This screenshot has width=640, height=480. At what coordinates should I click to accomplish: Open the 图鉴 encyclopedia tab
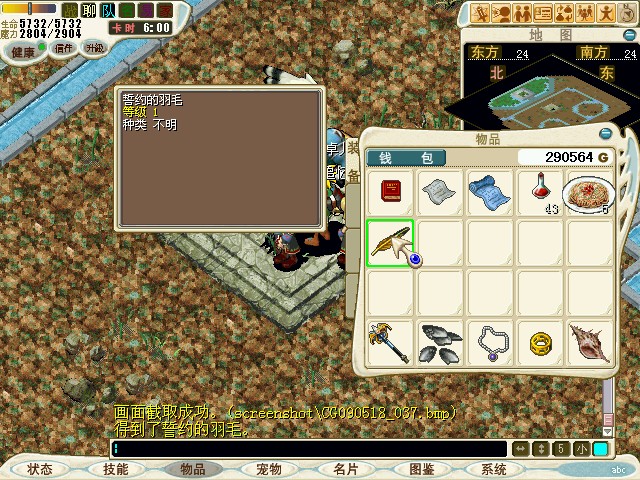(421, 468)
